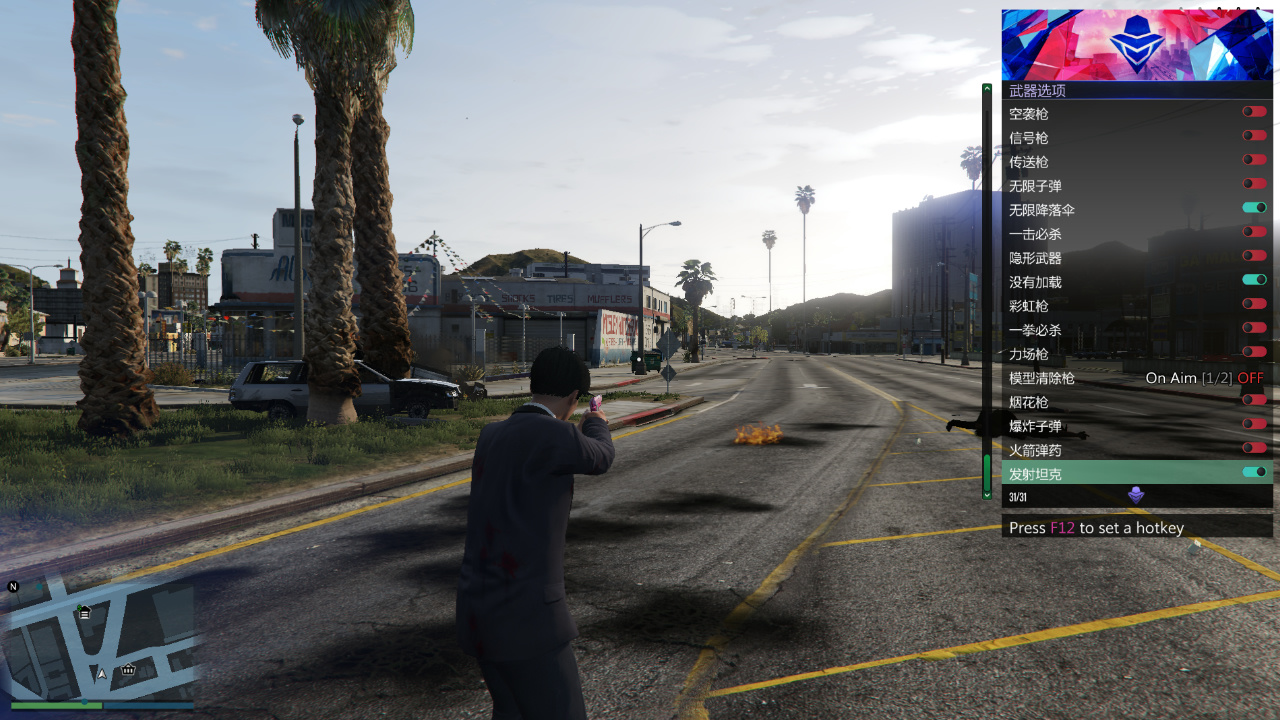Disable the highlighted 发射坦克 option
This screenshot has width=1280, height=720.
(1254, 472)
